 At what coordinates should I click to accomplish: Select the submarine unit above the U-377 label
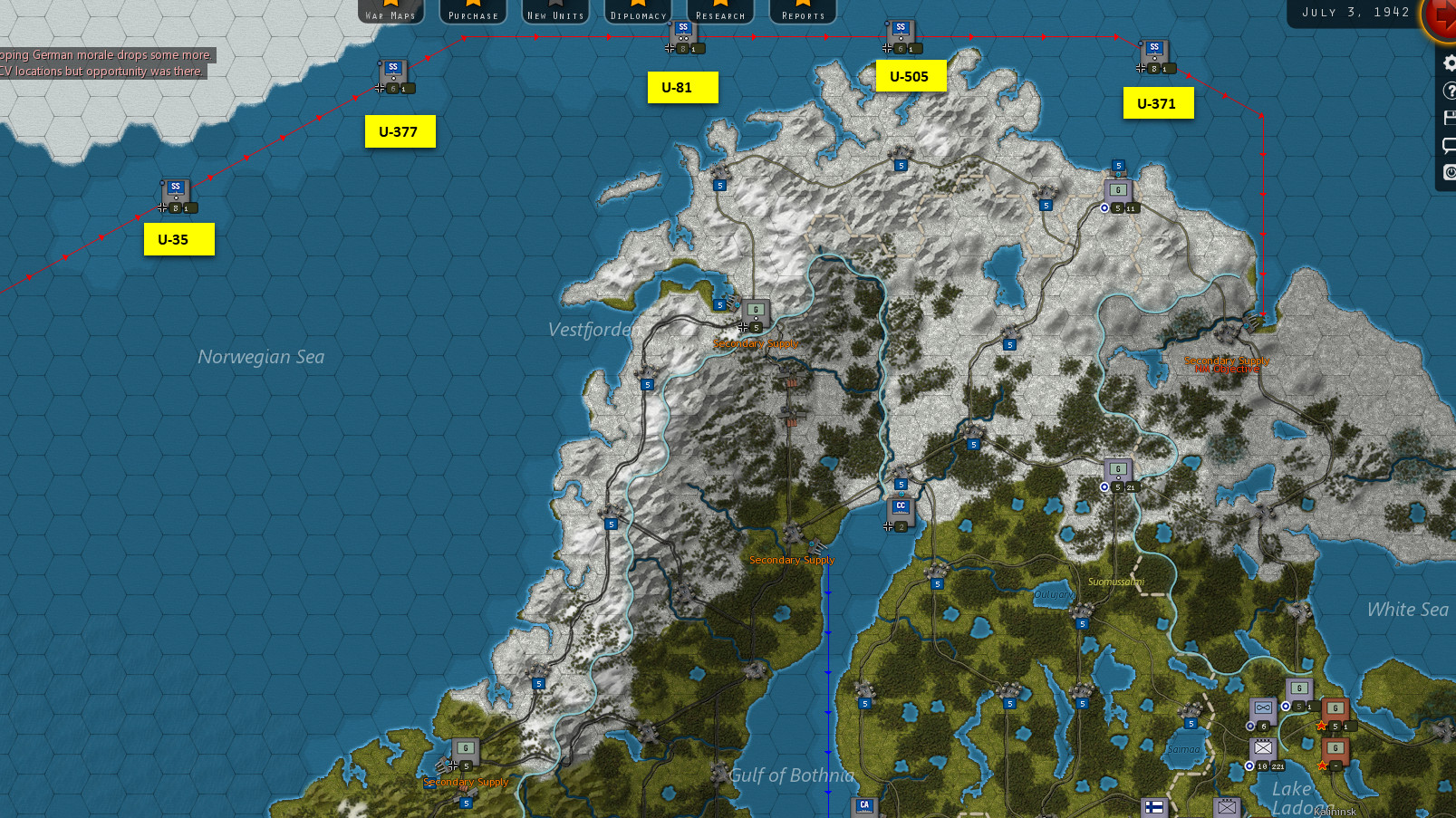[393, 74]
